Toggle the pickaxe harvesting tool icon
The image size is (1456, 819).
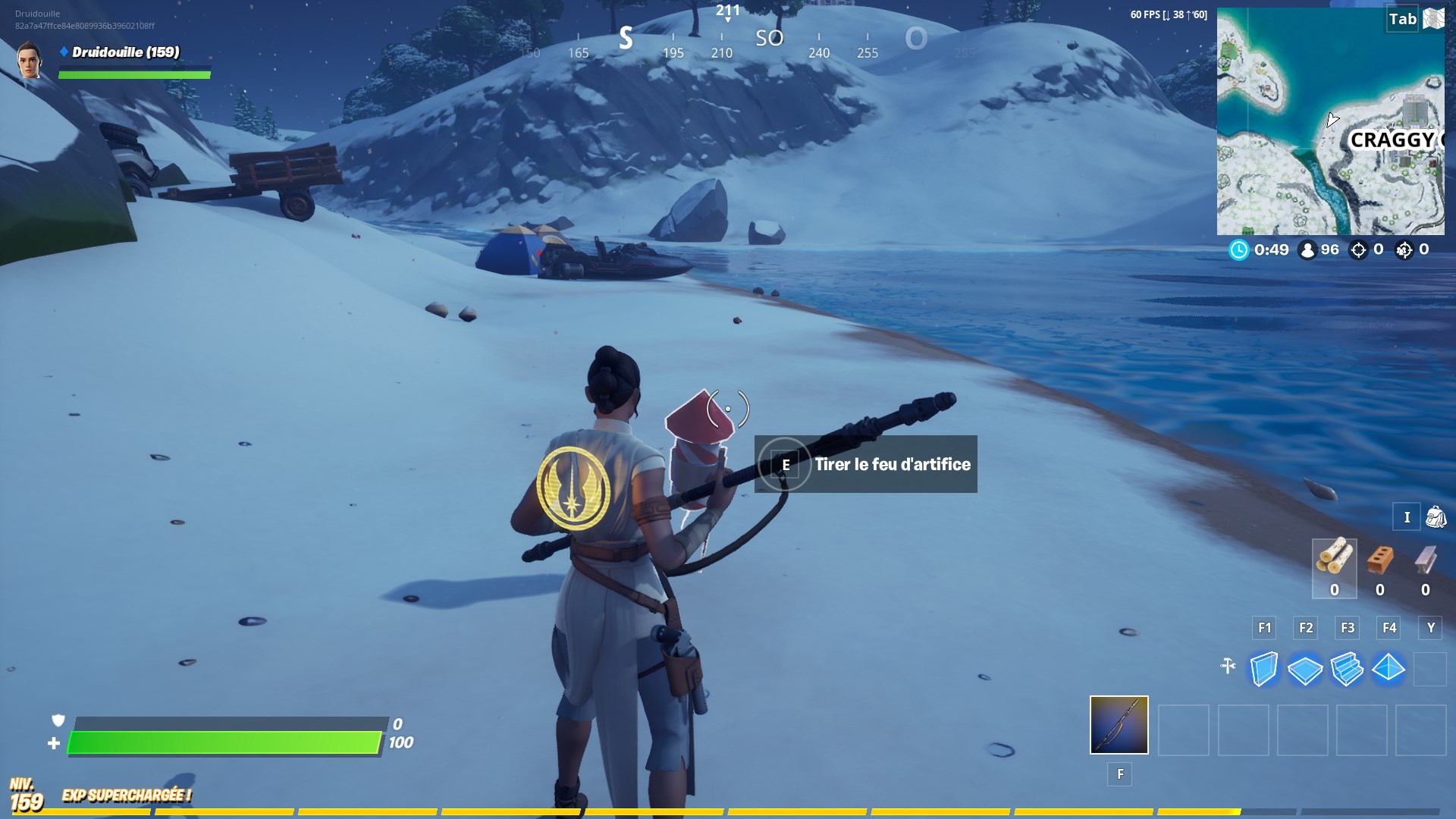1228,667
